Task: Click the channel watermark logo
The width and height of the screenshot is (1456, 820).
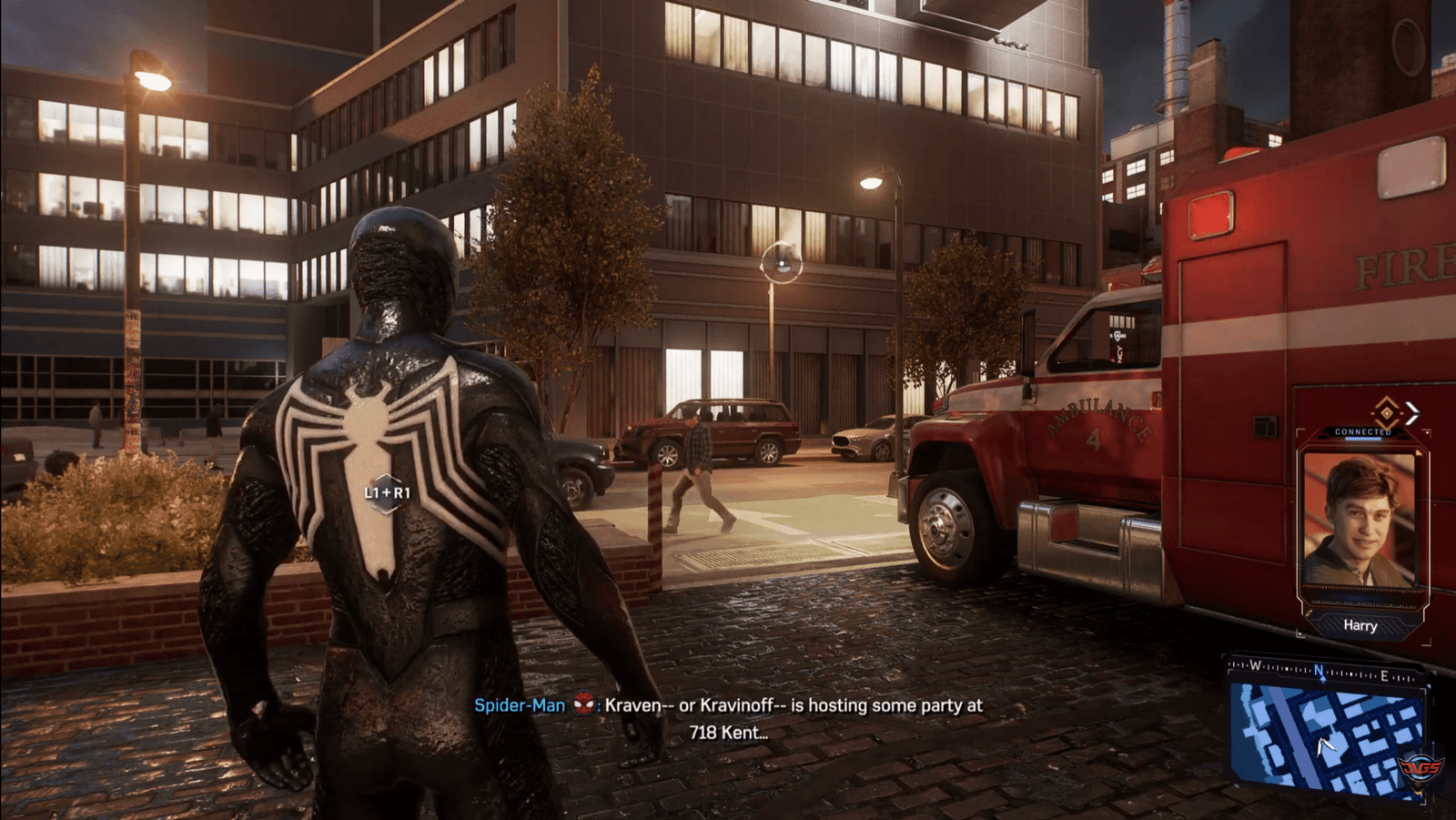Action: click(1421, 769)
